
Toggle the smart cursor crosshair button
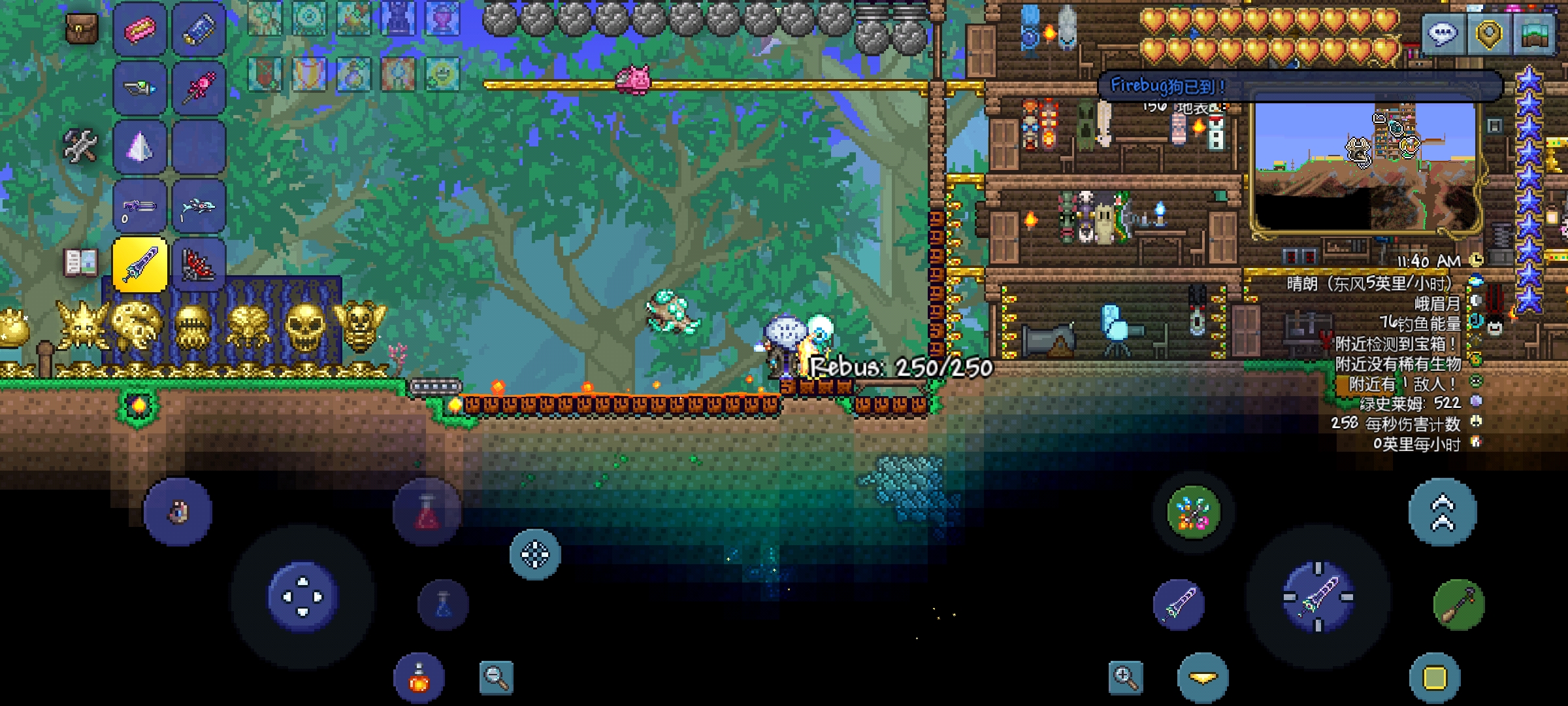tap(535, 554)
